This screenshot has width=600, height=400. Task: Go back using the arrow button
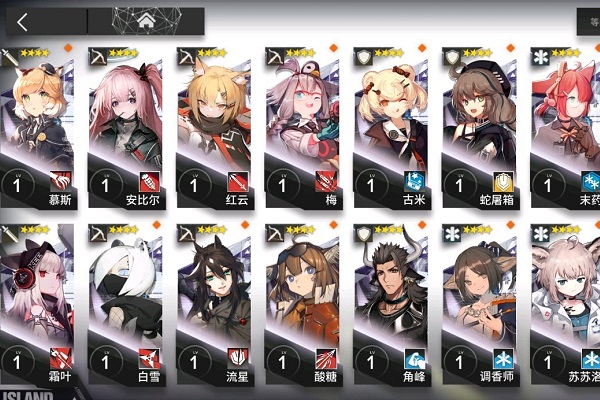[22, 20]
